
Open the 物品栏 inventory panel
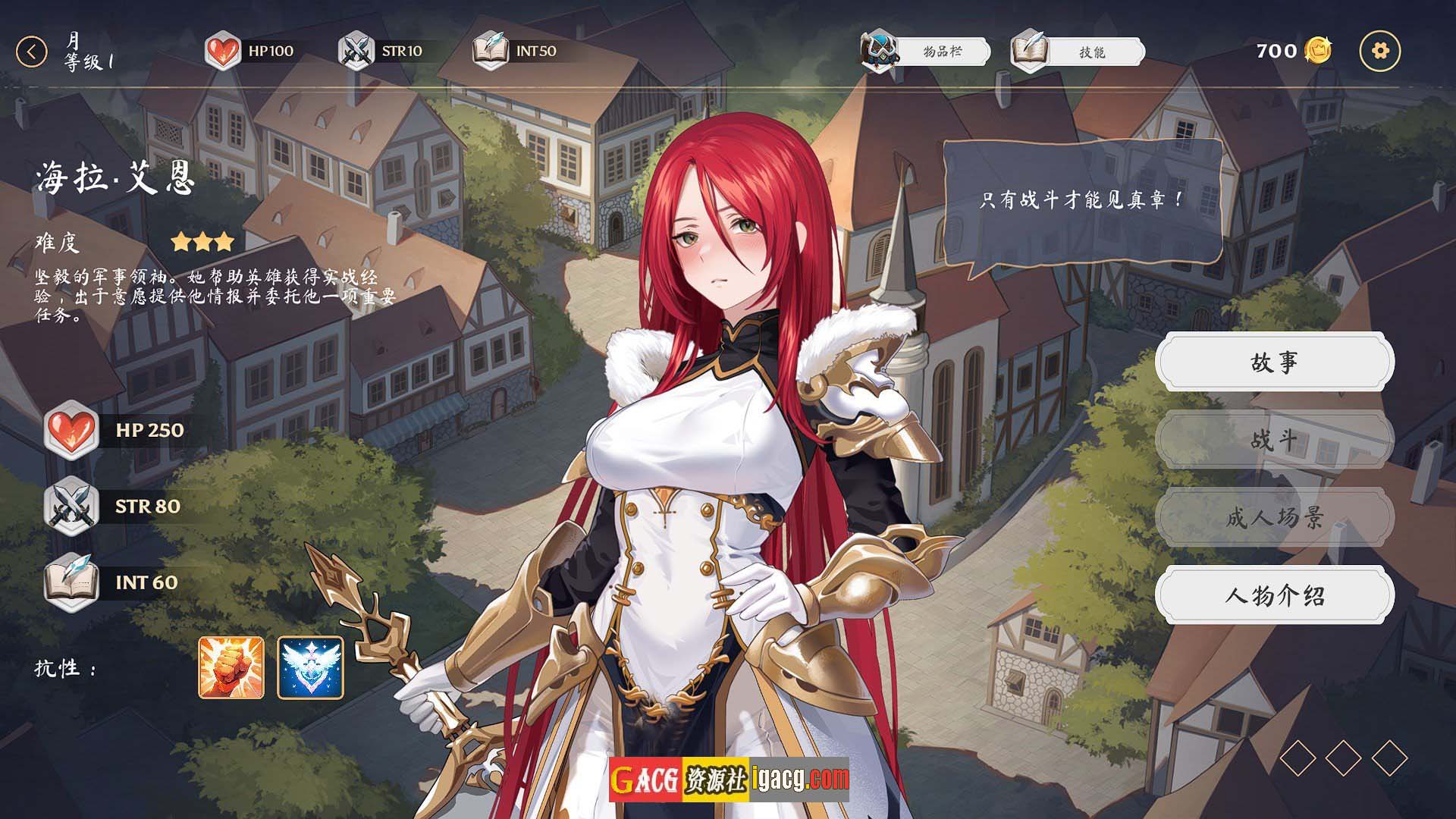(927, 52)
